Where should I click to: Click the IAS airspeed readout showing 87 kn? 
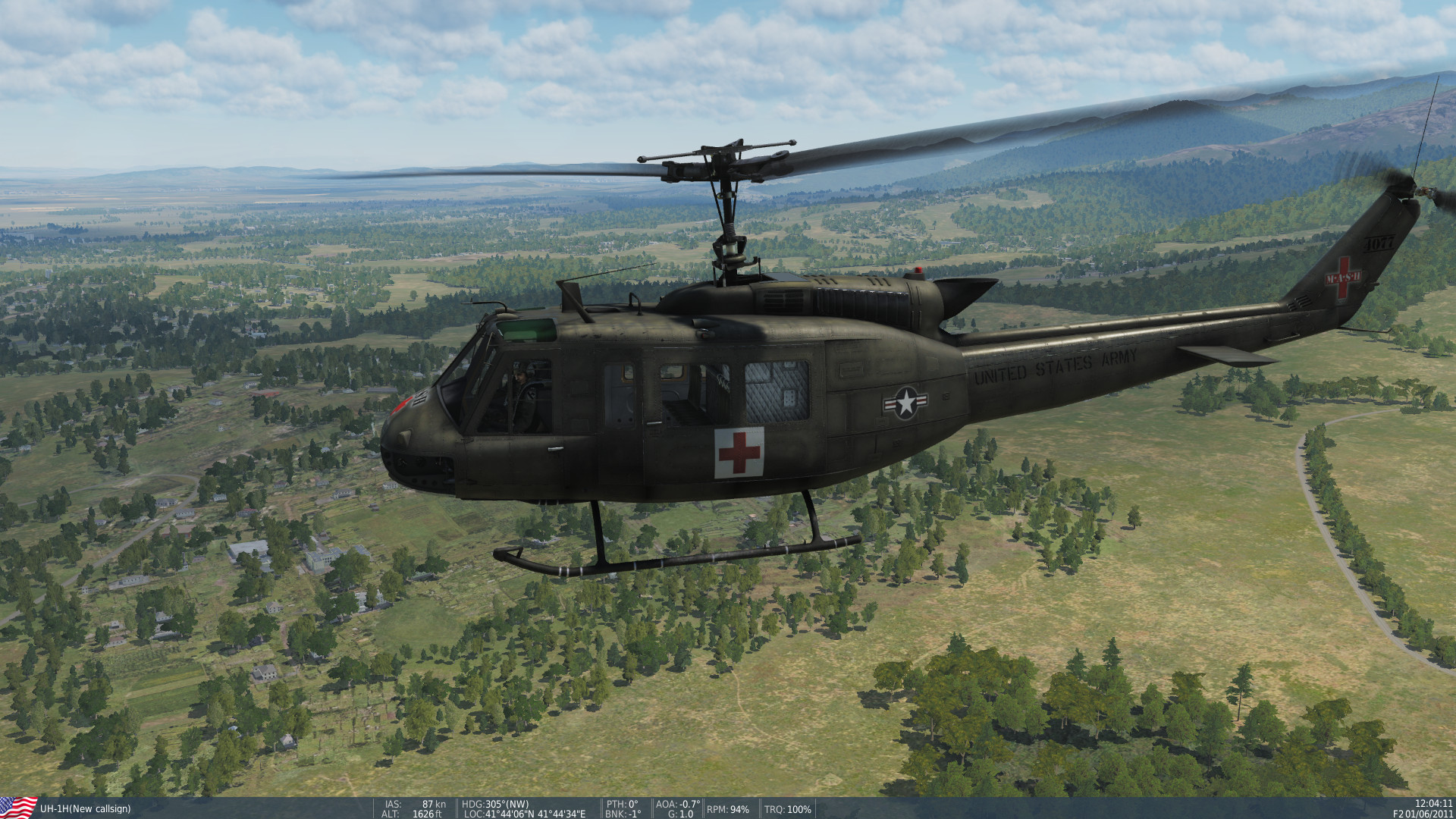pos(413,803)
